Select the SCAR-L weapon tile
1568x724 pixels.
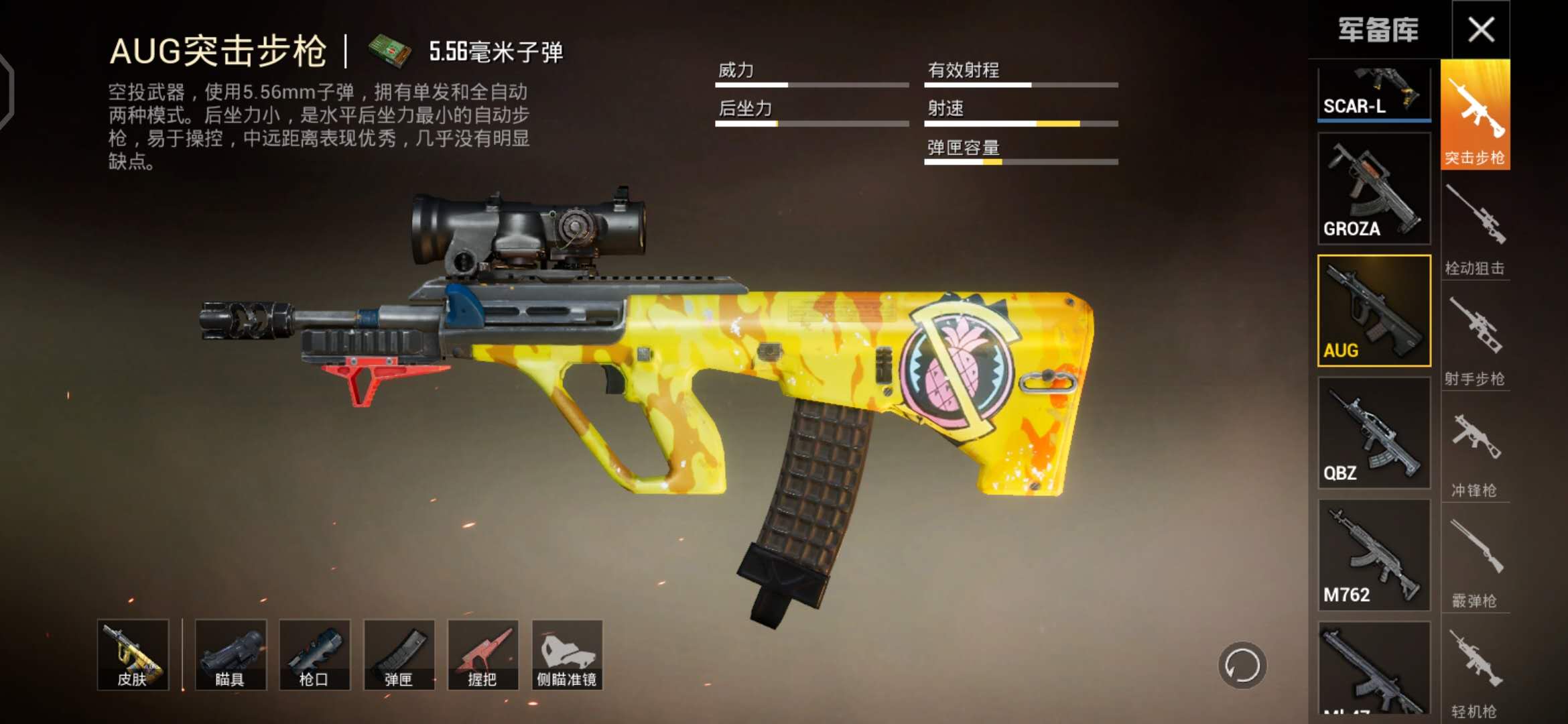pyautogui.click(x=1374, y=93)
